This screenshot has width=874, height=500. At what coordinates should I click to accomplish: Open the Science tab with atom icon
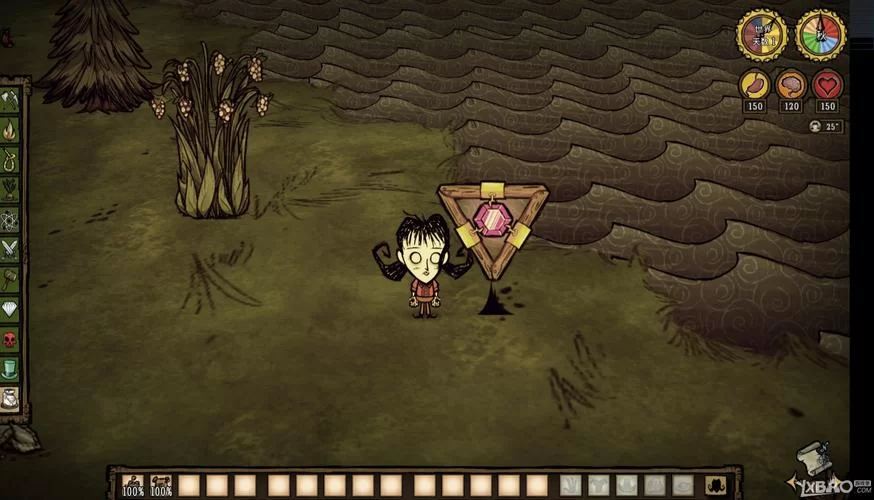[x=10, y=219]
